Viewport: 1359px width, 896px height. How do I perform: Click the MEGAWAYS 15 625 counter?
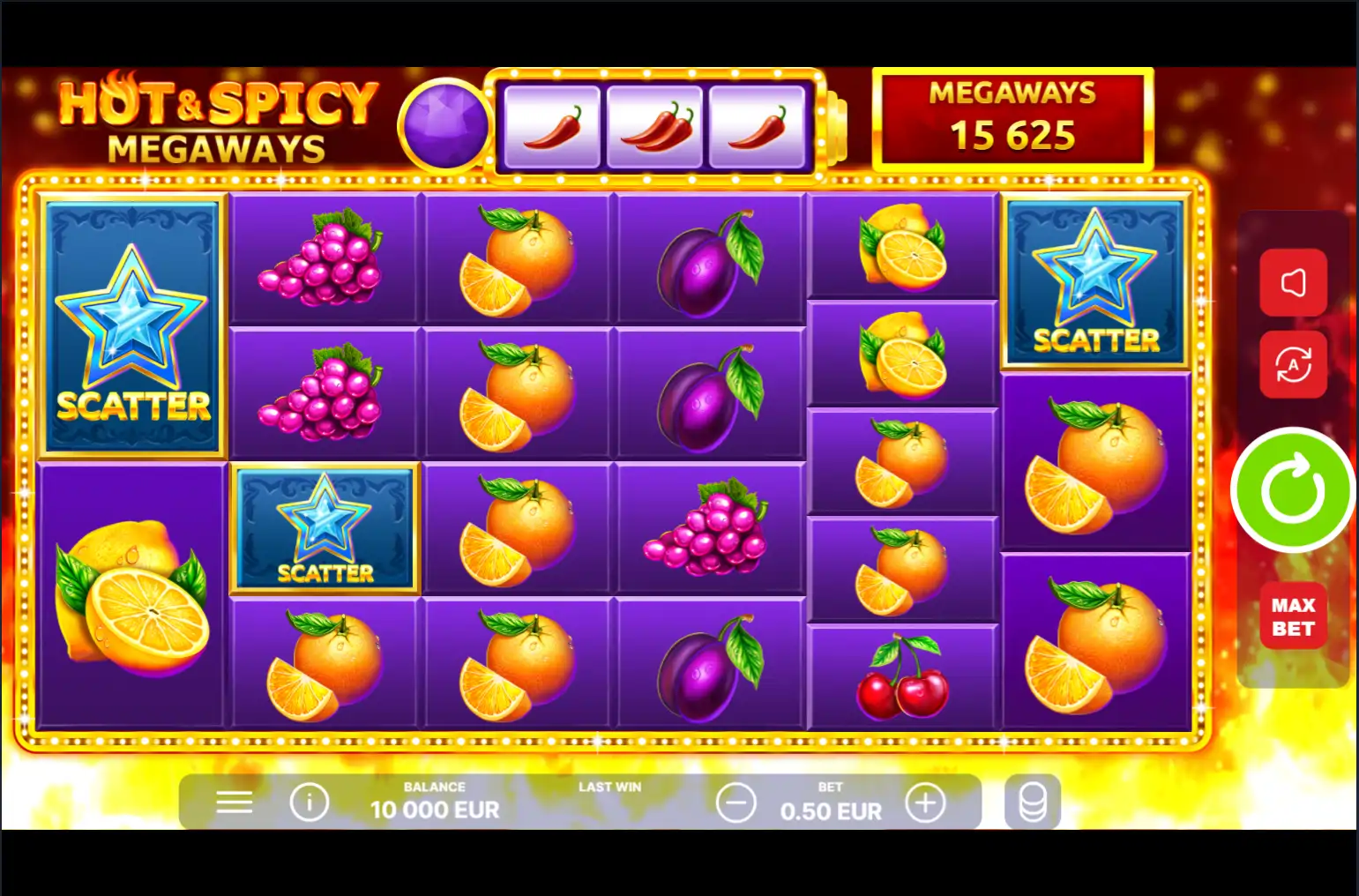click(x=1011, y=118)
